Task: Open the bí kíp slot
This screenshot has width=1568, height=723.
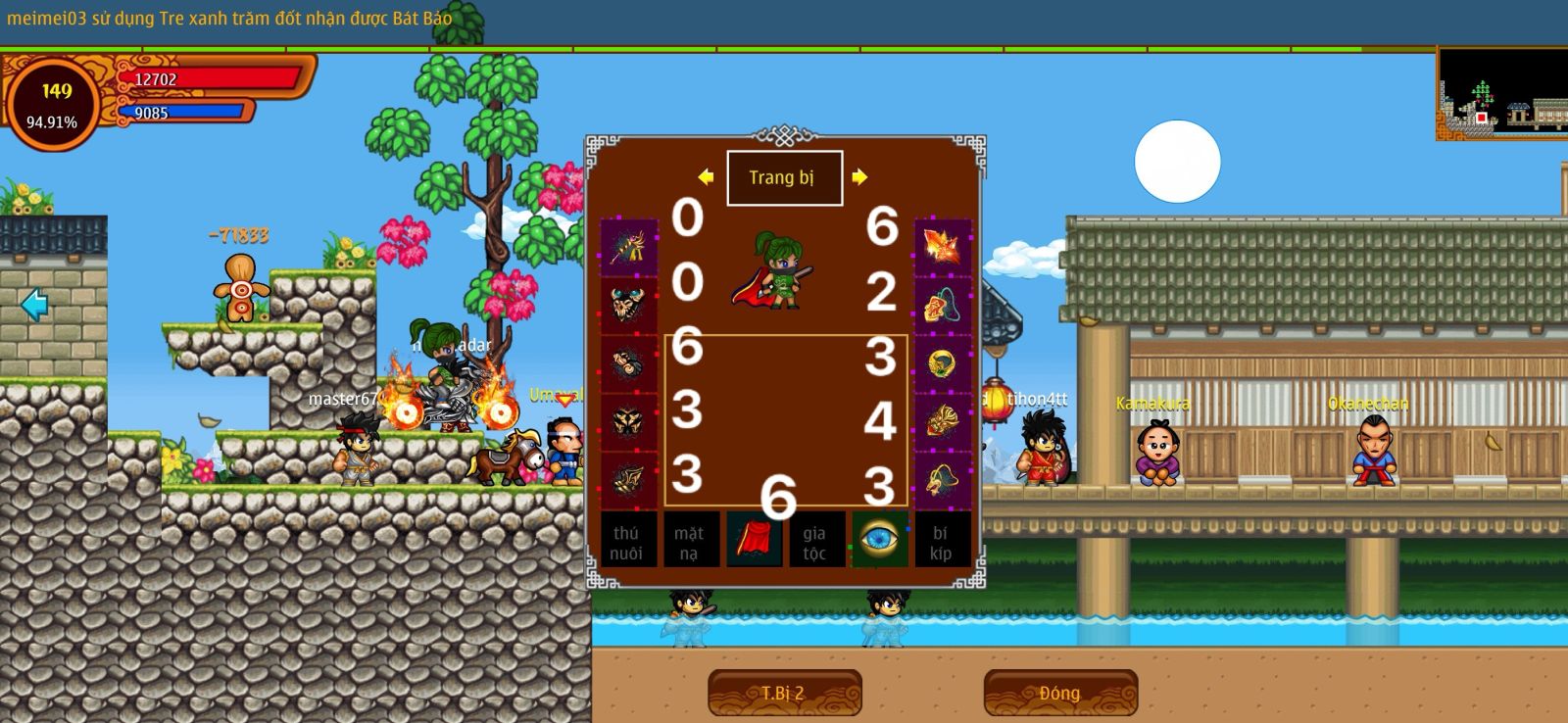Action: pos(941,542)
